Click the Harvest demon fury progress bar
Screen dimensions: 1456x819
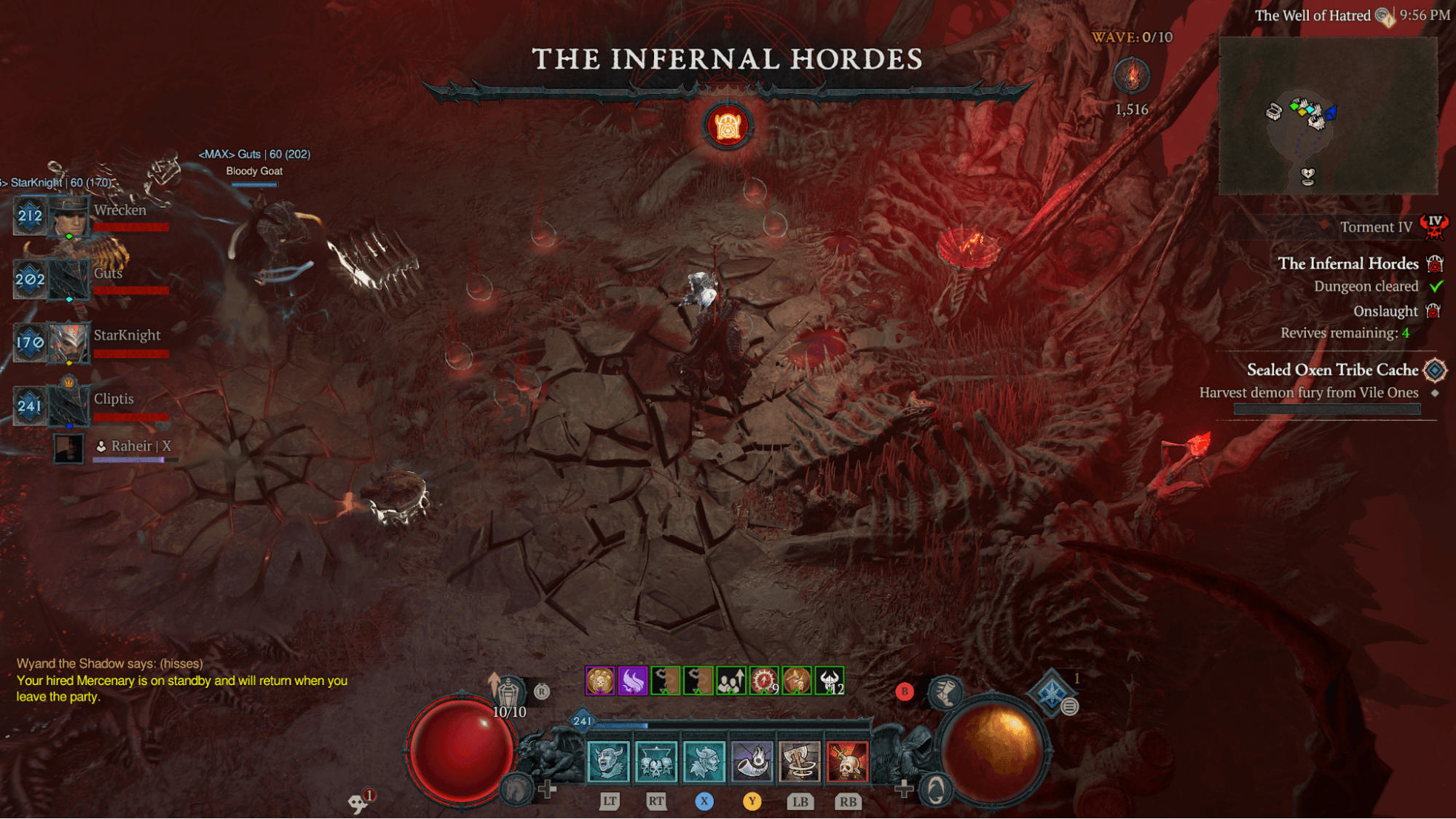click(x=1326, y=408)
